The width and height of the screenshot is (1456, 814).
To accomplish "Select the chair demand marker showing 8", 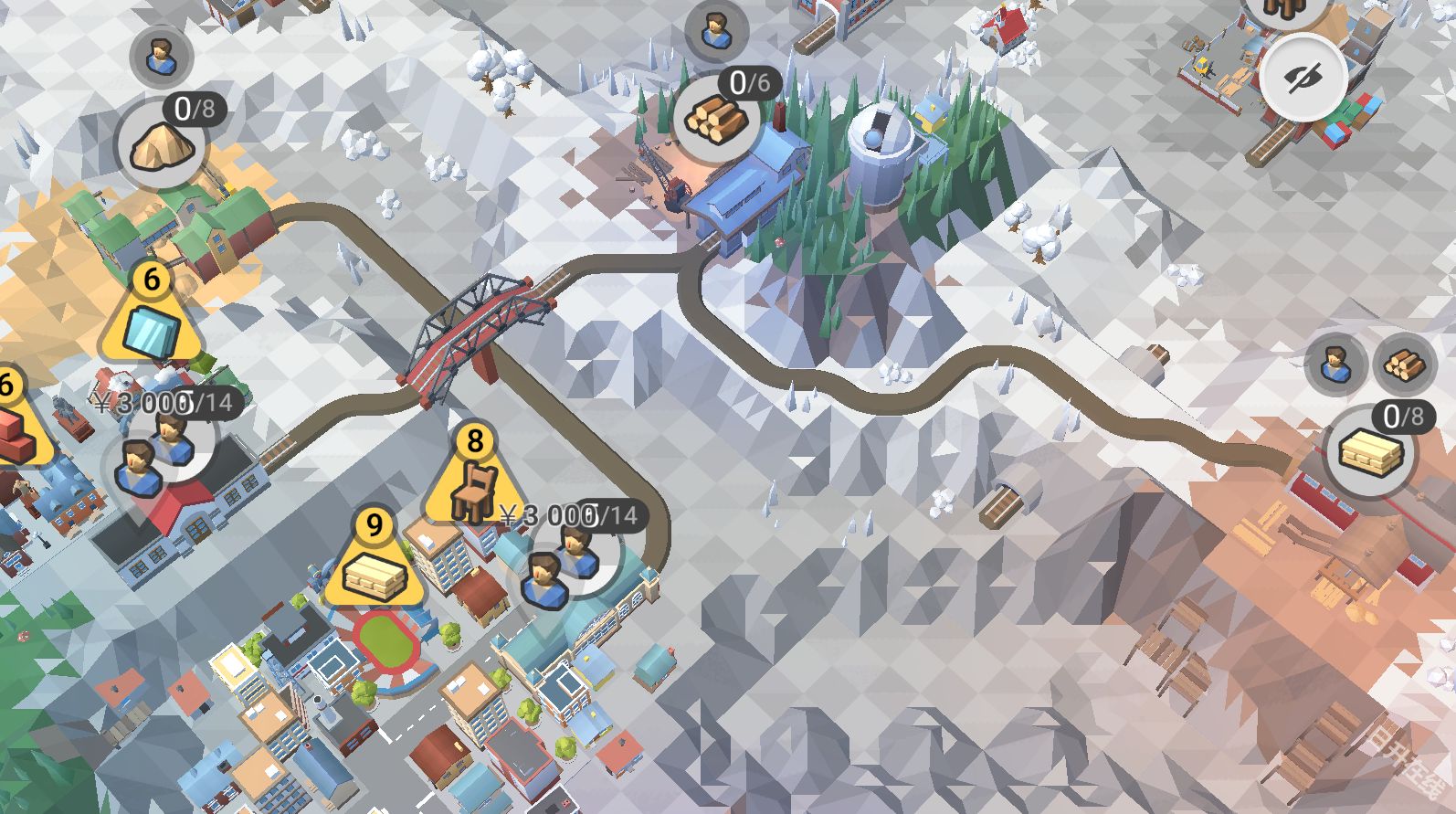I will (x=473, y=481).
